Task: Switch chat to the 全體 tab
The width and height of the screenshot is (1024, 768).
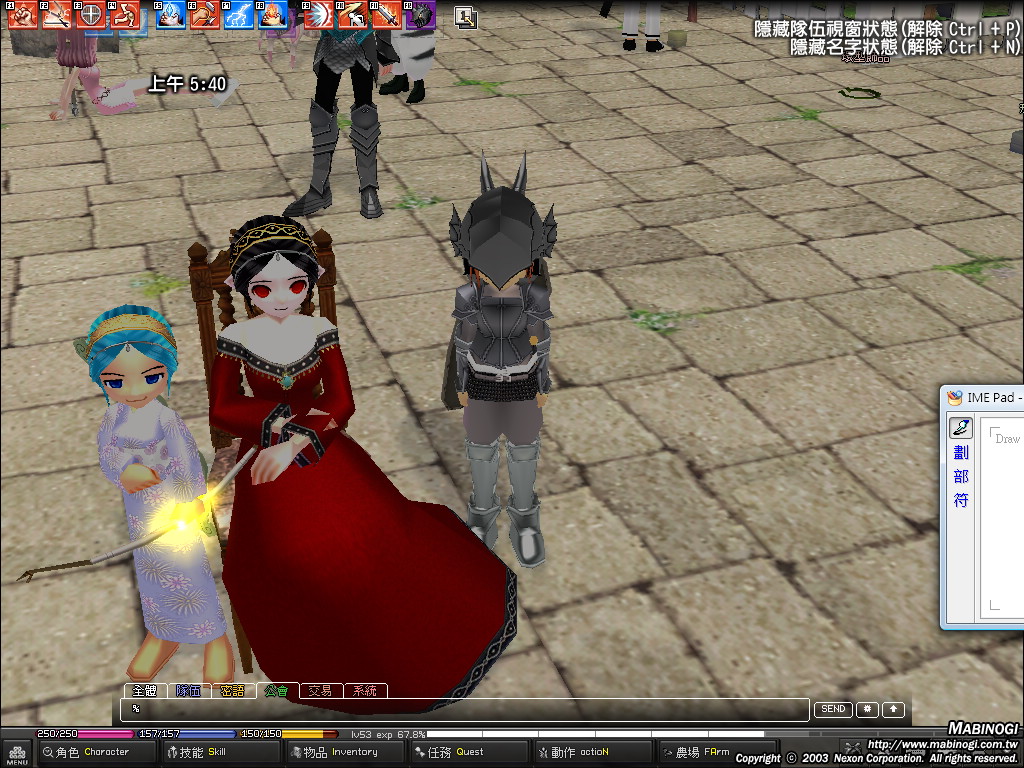Action: coord(143,690)
